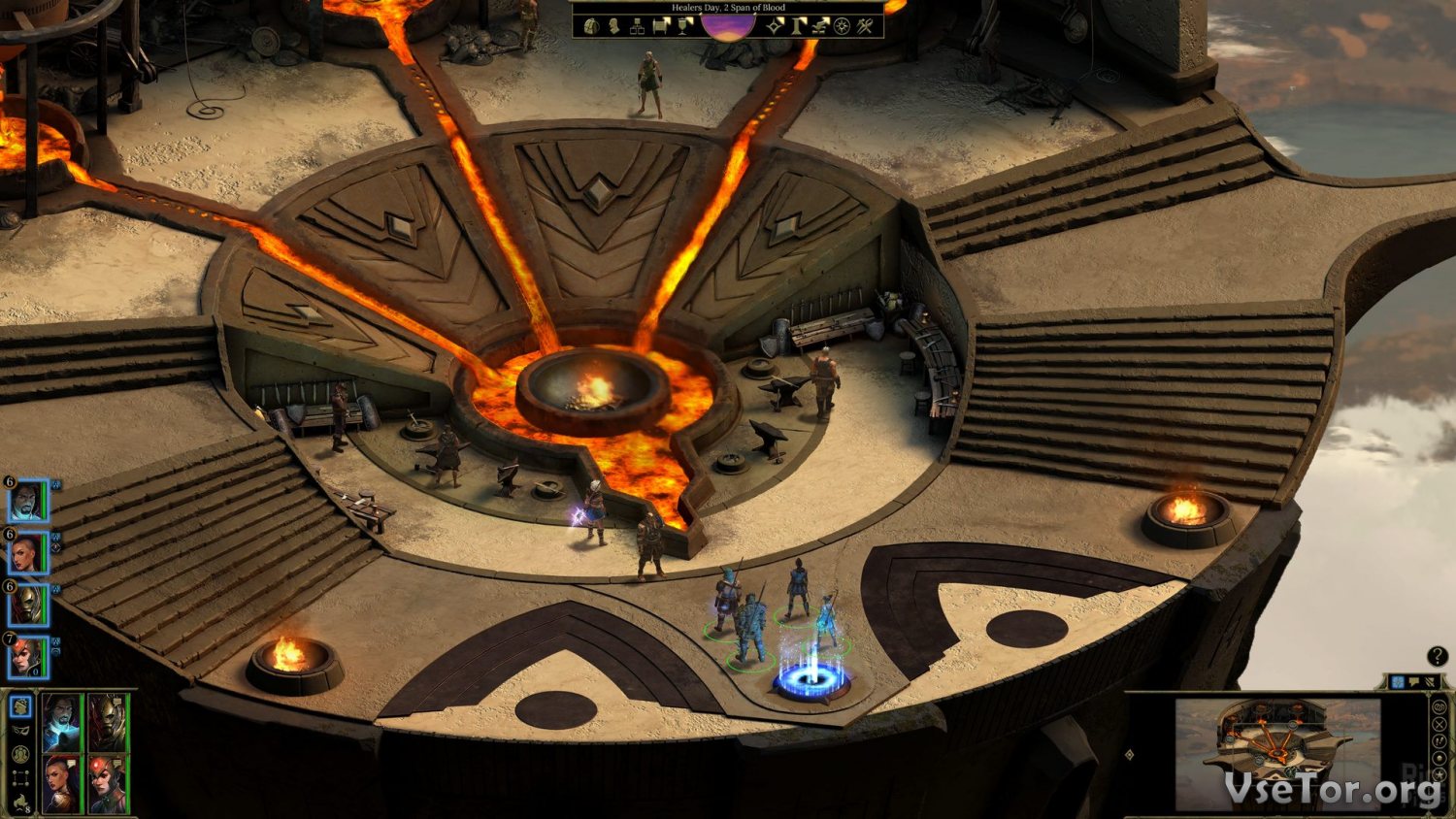Click the sun circle icon in top bar
The width and height of the screenshot is (1456, 819).
[x=843, y=26]
